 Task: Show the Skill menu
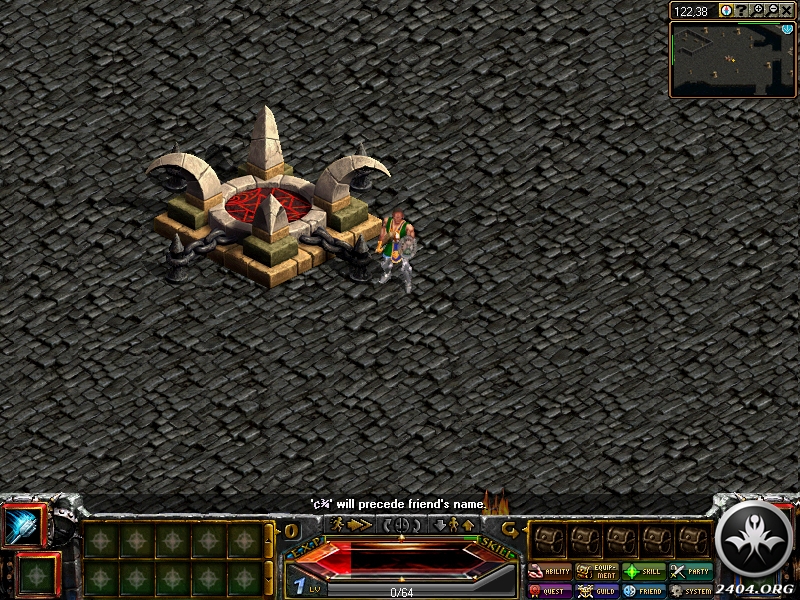[x=644, y=572]
